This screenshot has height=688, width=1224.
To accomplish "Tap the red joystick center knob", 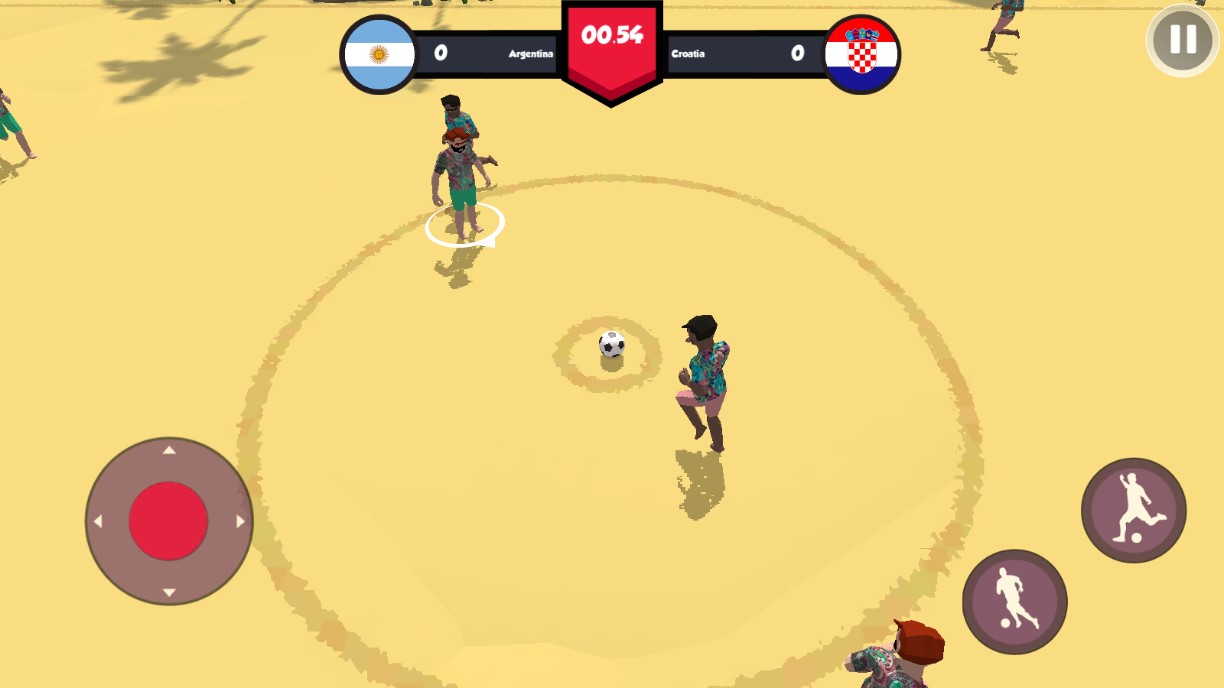I will click(168, 521).
